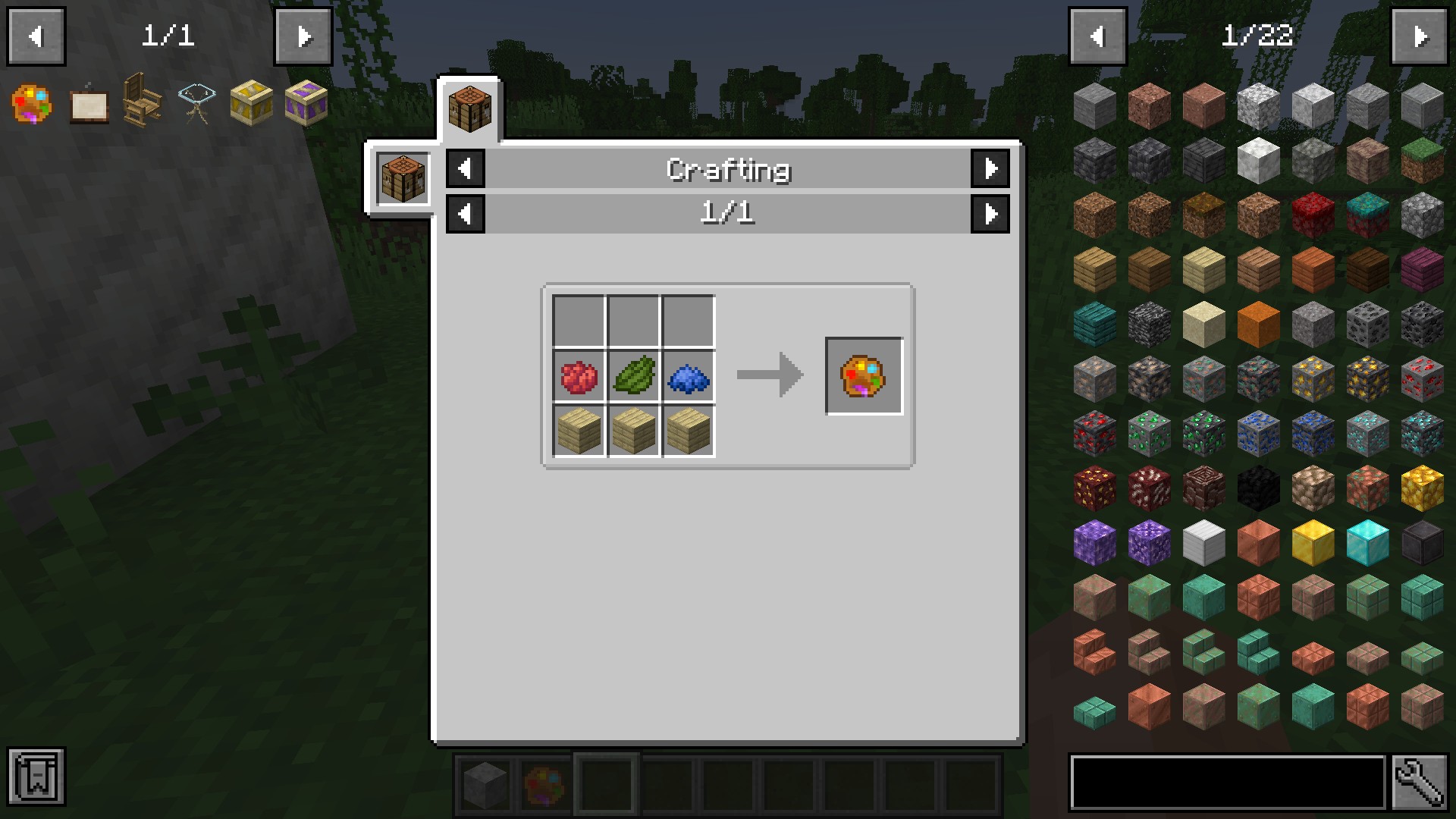Click the crafting table catalyst icon
1456x819 pixels.
[x=403, y=177]
